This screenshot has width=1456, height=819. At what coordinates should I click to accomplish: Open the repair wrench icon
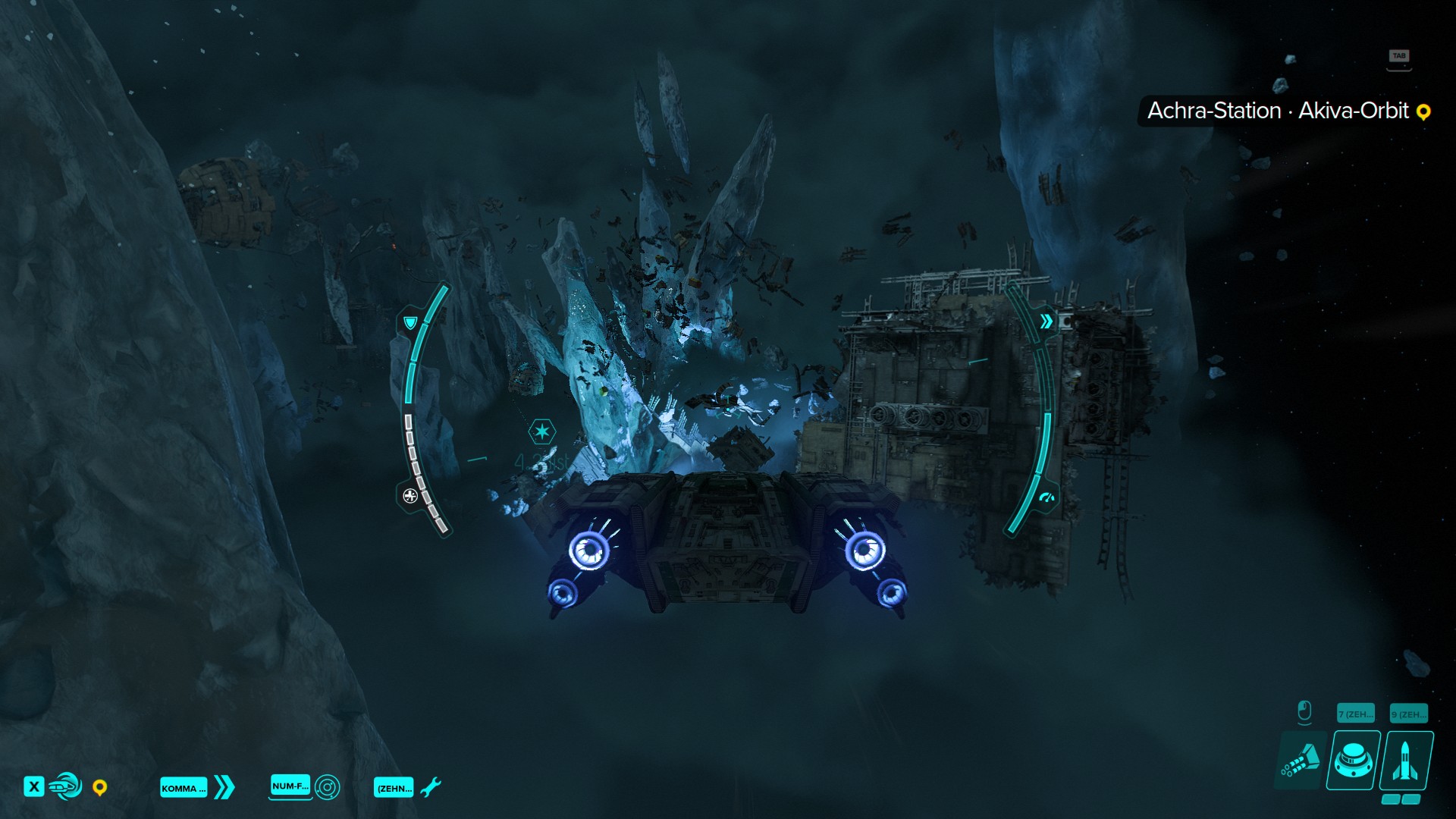430,787
